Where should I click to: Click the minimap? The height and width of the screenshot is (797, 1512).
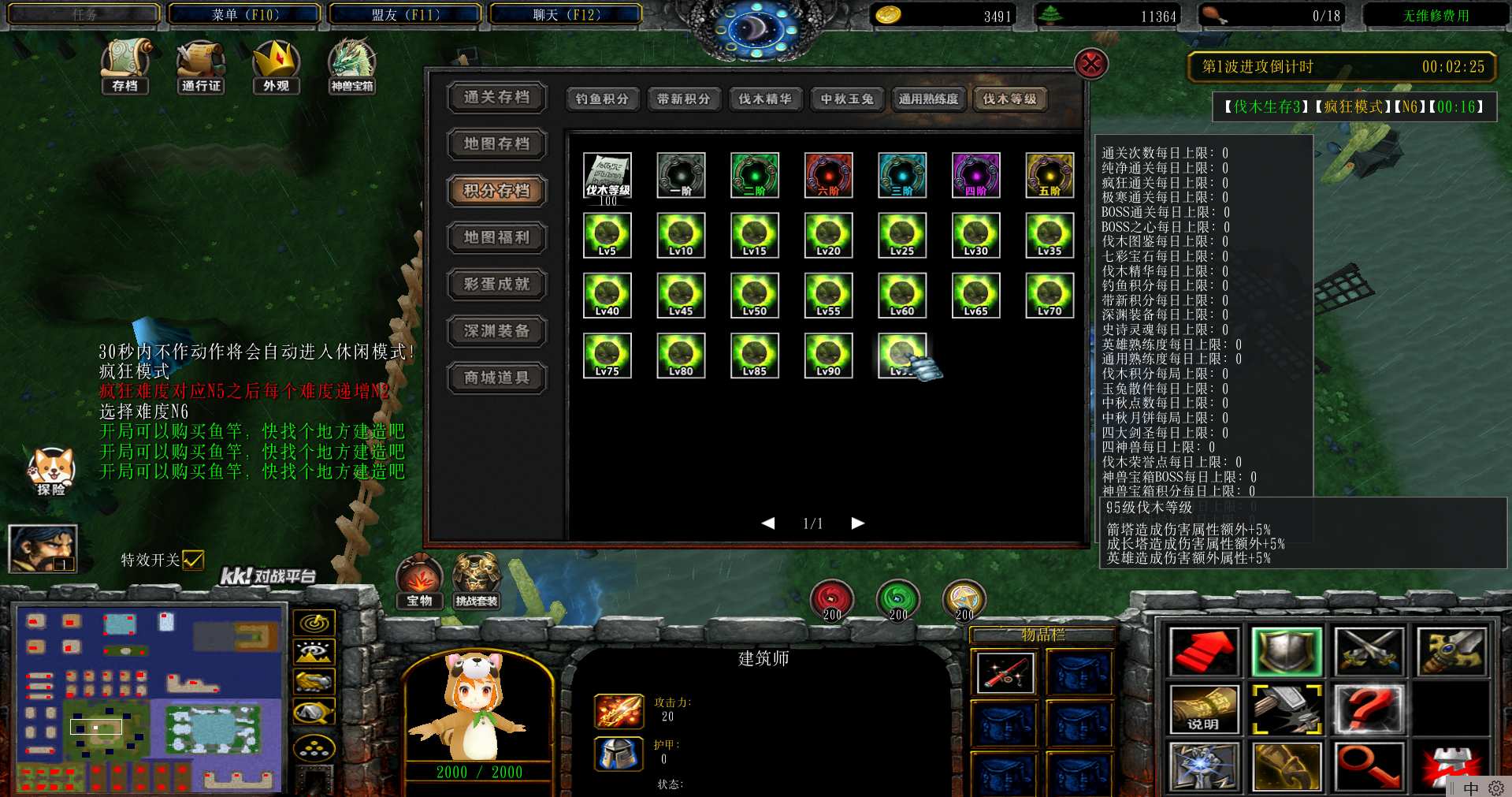(x=150, y=699)
